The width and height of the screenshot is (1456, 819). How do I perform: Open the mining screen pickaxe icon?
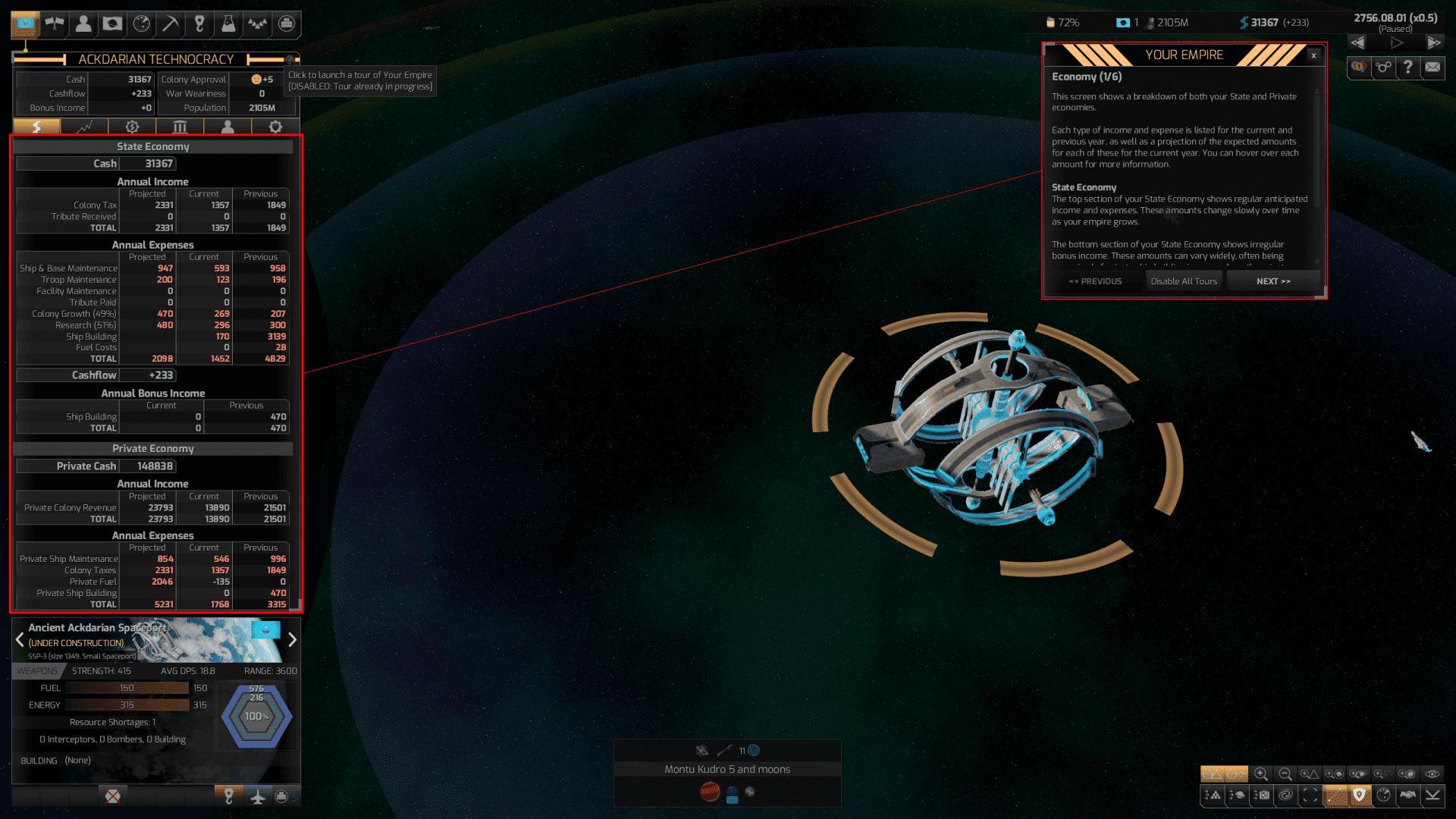[x=171, y=24]
